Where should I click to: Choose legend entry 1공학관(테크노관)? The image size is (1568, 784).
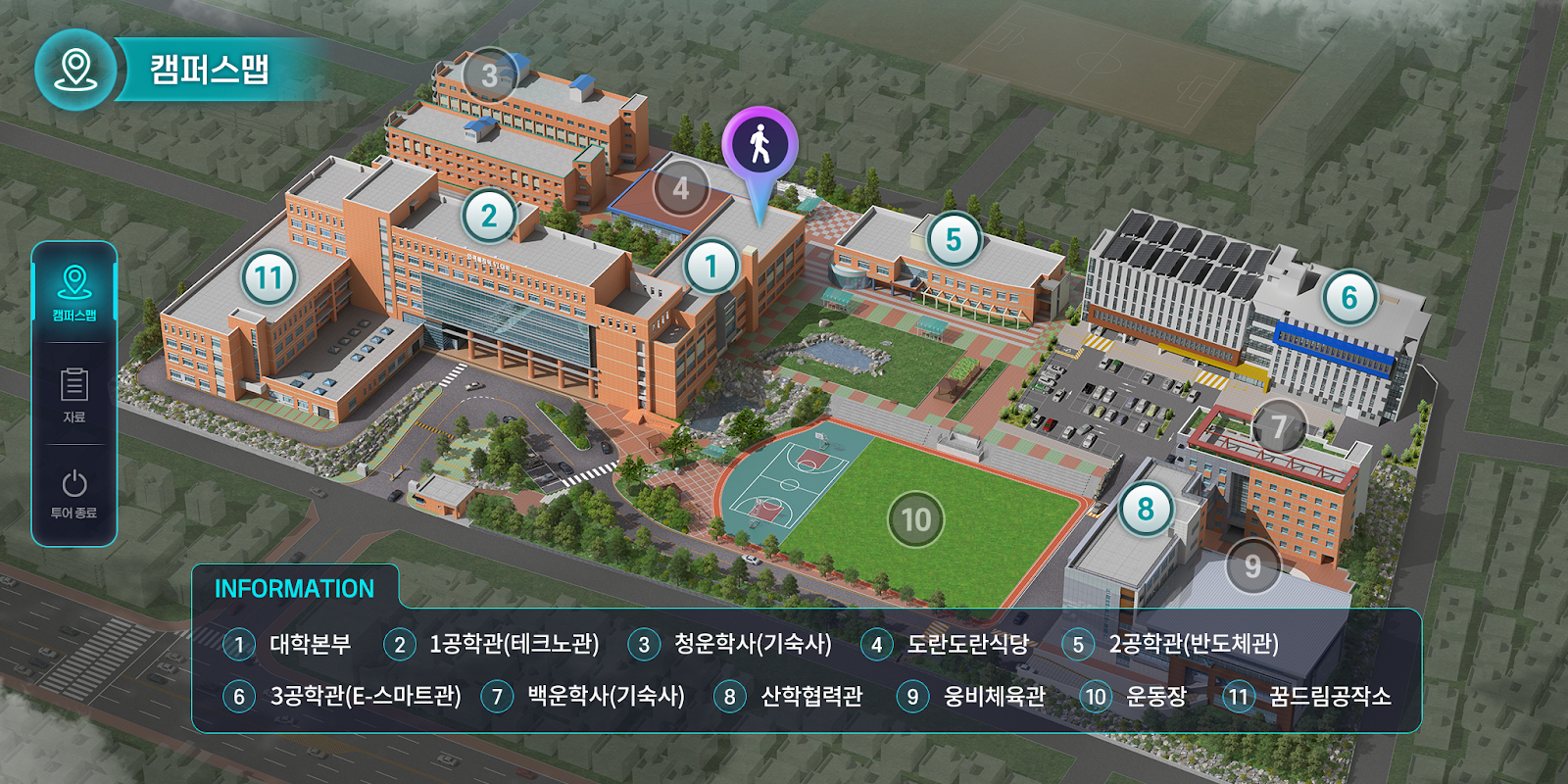(x=514, y=644)
